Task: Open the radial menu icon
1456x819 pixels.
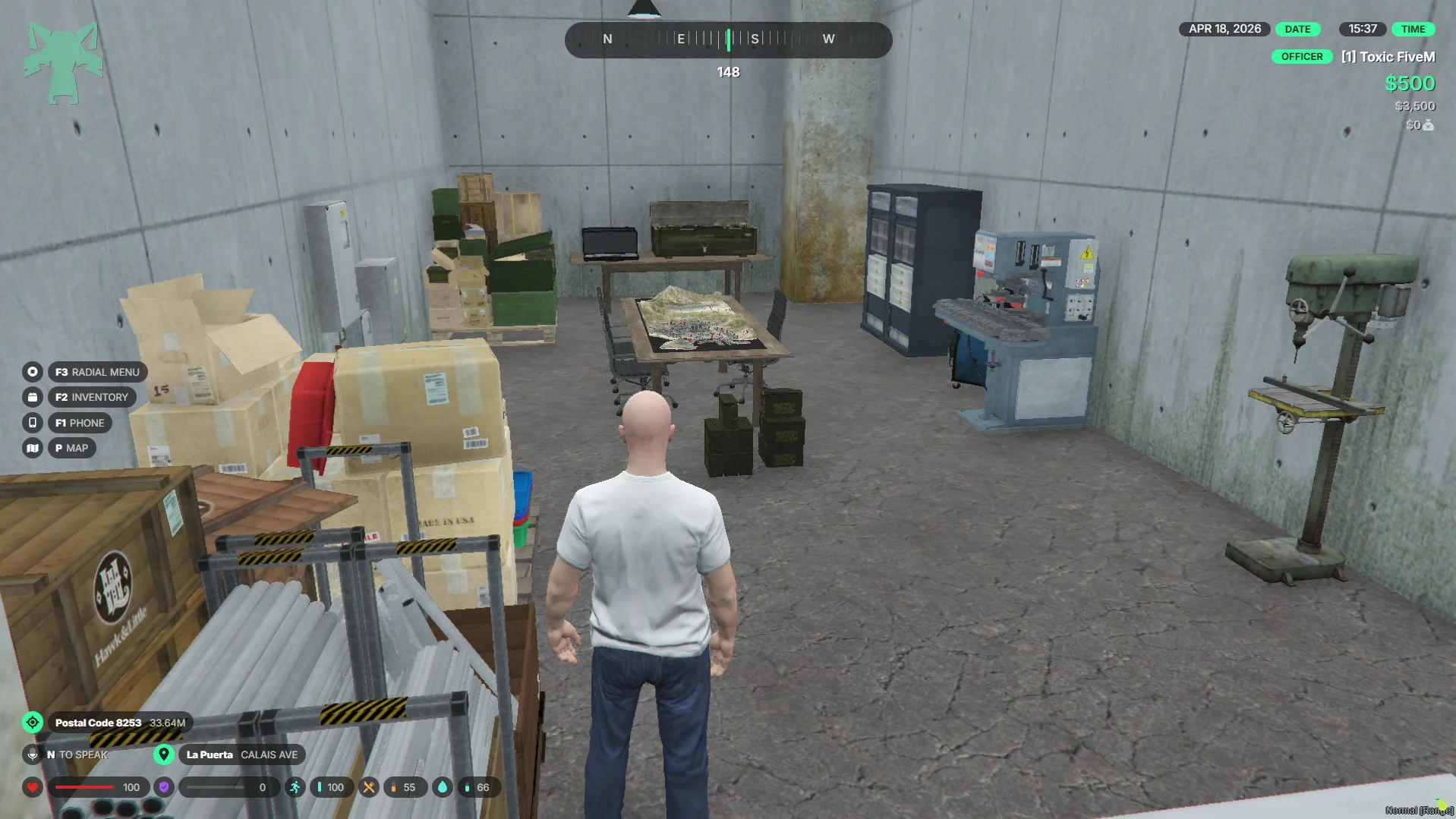Action: pos(32,372)
